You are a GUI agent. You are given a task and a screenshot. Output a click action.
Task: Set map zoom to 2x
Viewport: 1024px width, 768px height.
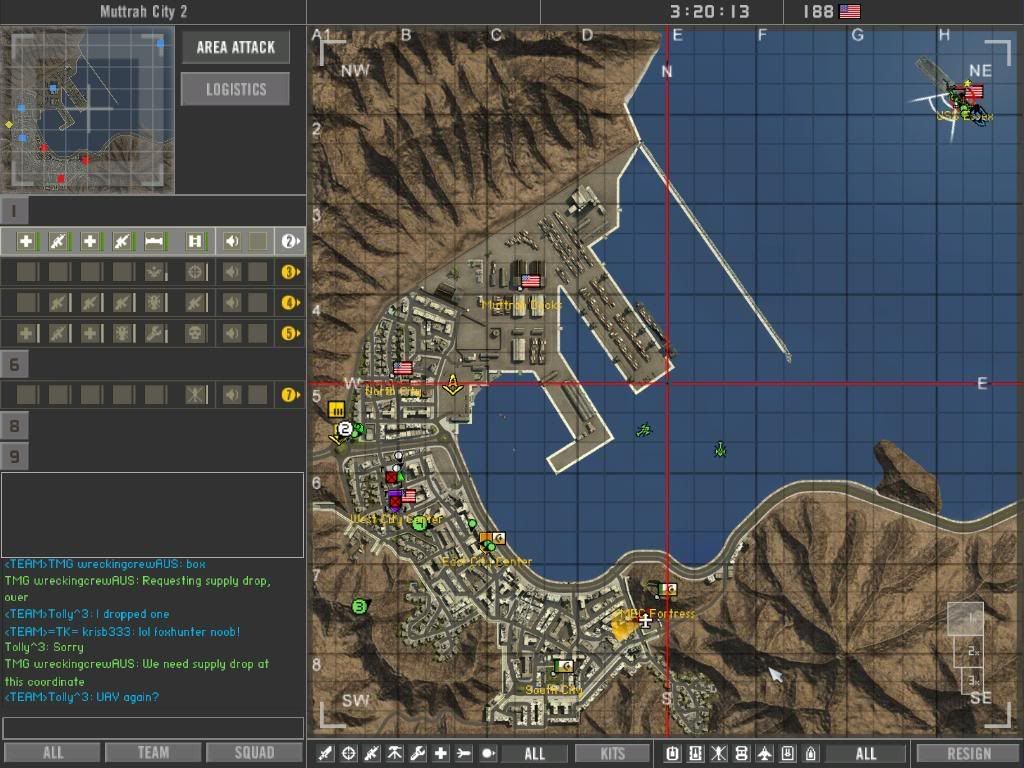point(972,651)
